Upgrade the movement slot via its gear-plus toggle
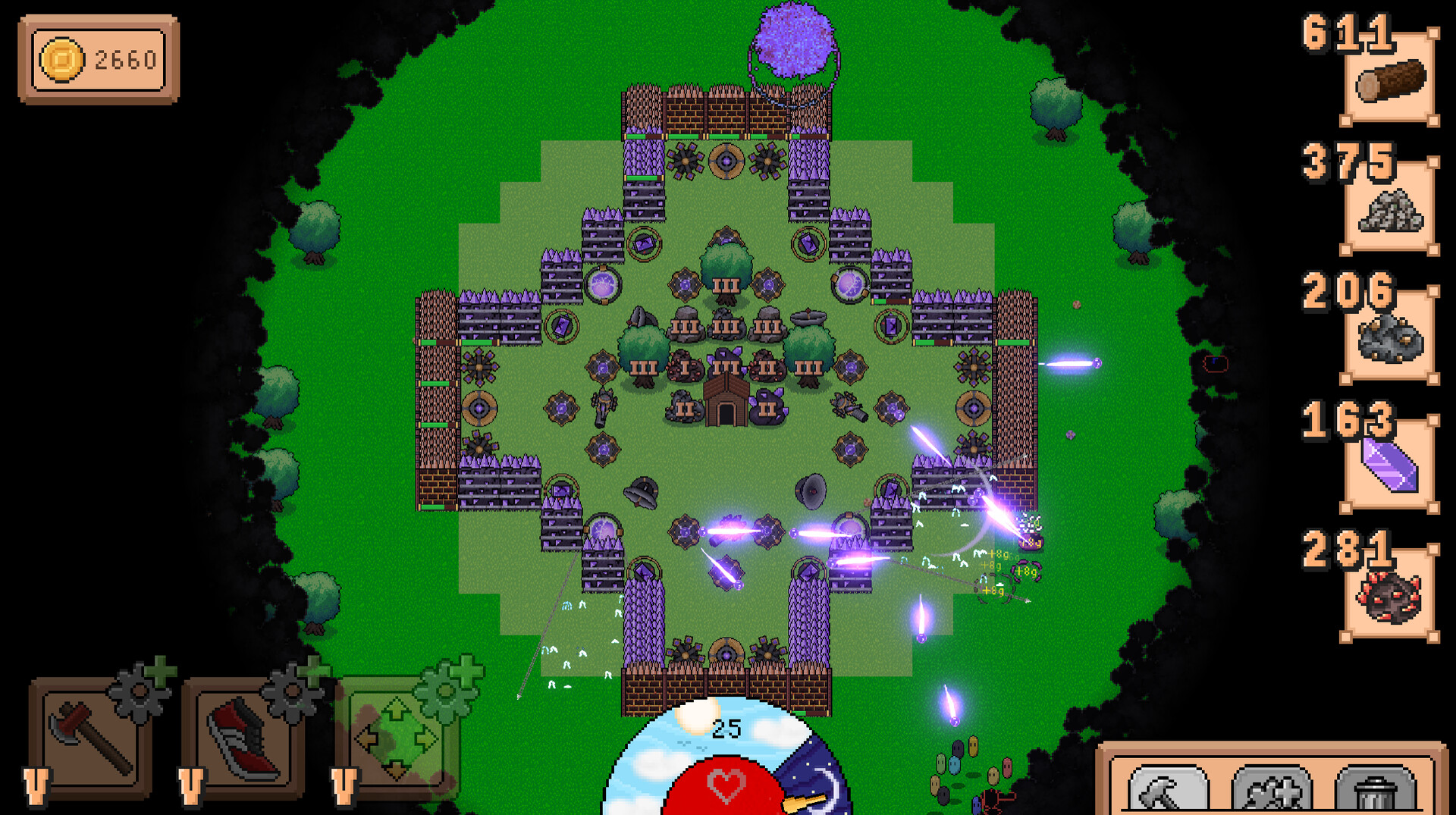The image size is (1456, 815). click(x=449, y=688)
